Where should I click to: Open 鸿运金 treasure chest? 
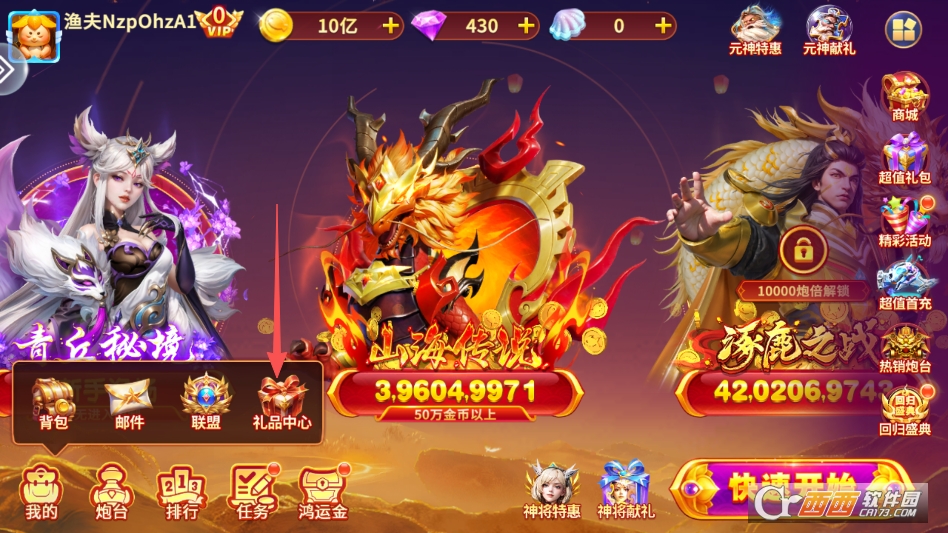coord(323,491)
